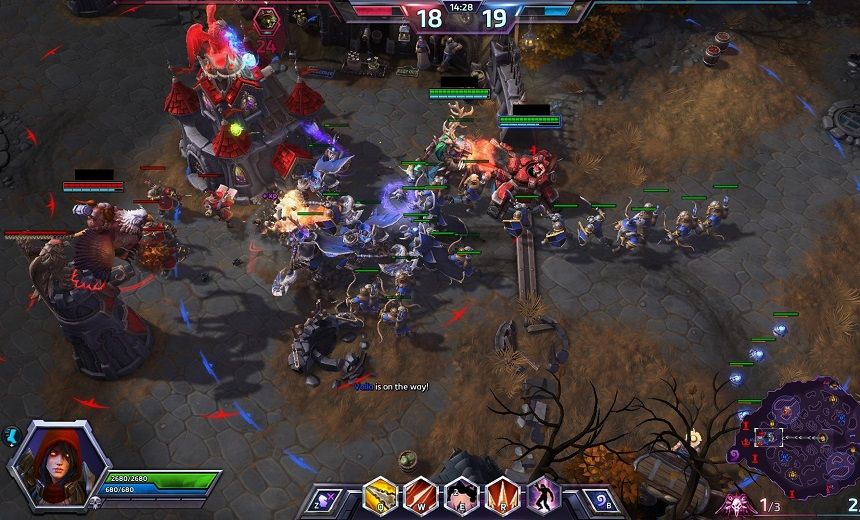Activate the Hearthstone B recall icon
This screenshot has width=860, height=520.
(x=596, y=499)
